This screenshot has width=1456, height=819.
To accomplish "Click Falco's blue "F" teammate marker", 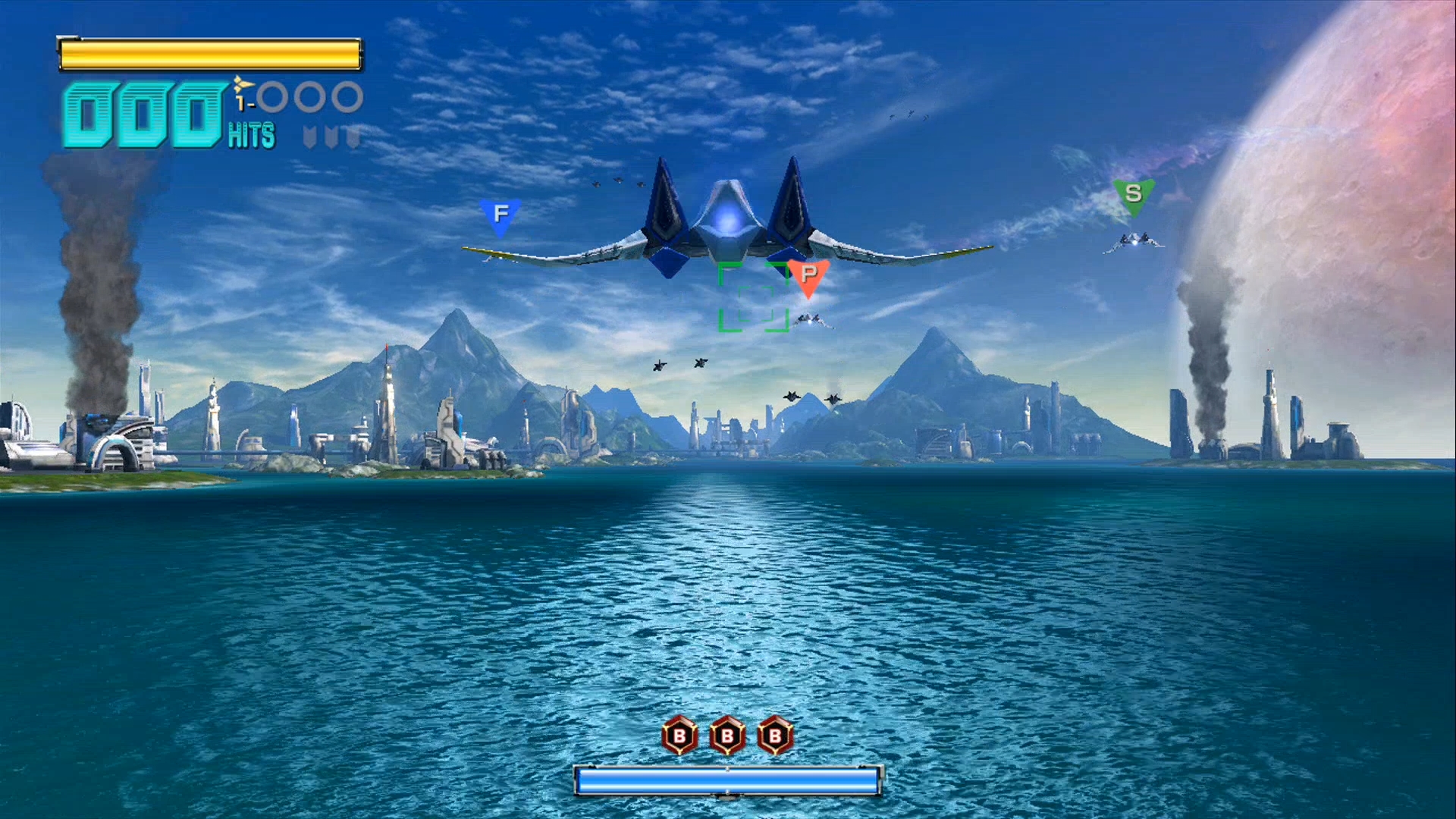I will [500, 214].
